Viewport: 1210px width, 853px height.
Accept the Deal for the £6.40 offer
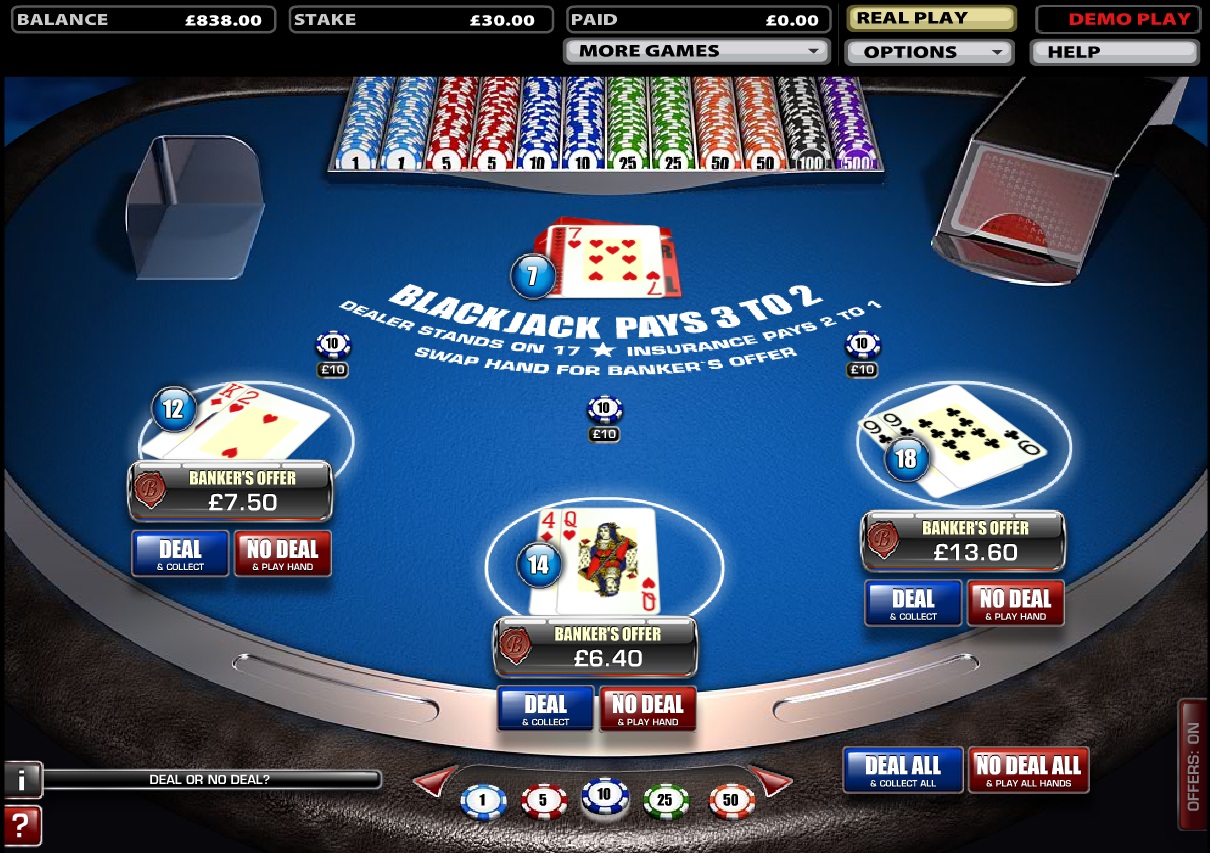coord(546,708)
